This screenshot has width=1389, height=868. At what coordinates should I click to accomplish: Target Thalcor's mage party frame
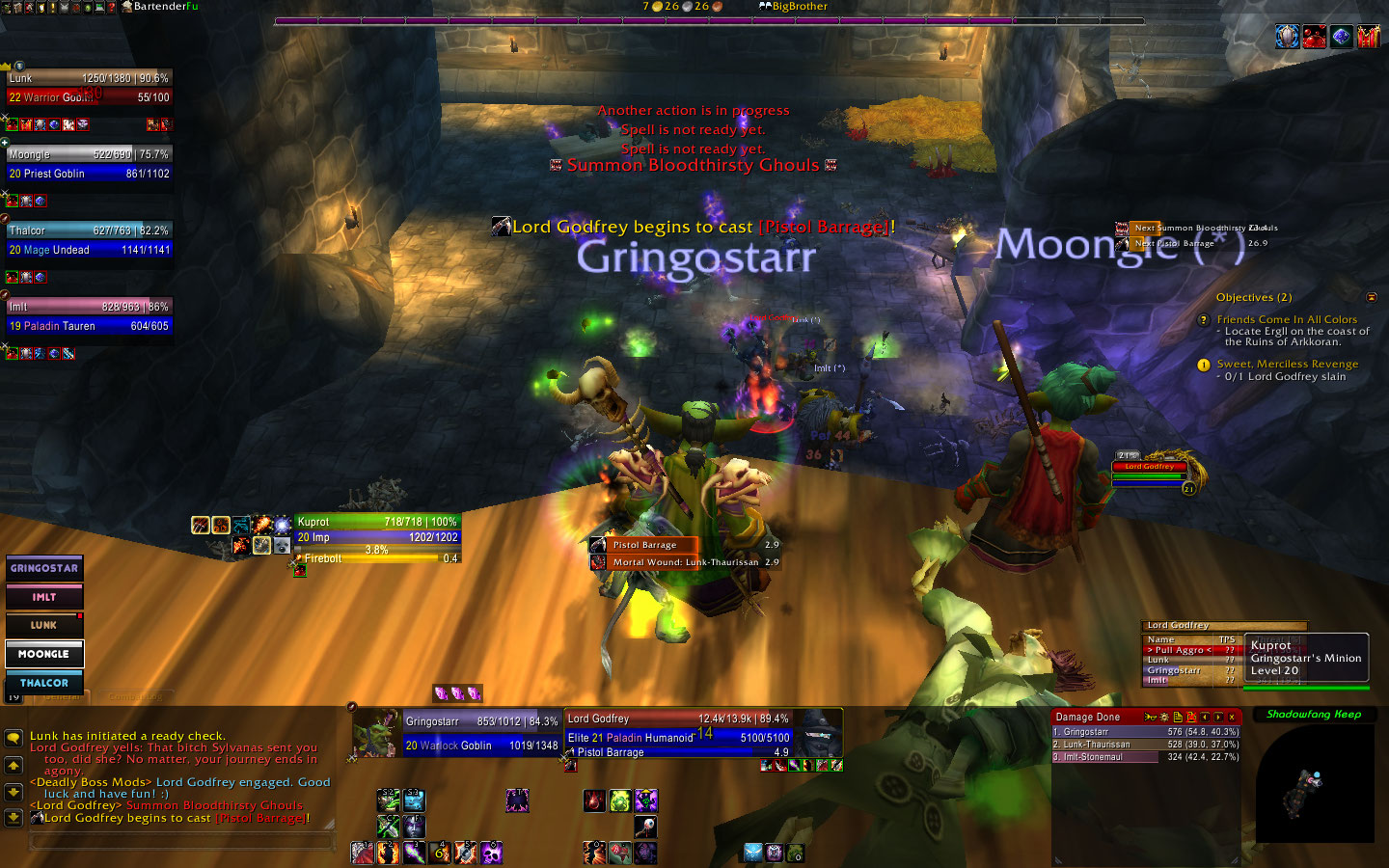[x=88, y=240]
